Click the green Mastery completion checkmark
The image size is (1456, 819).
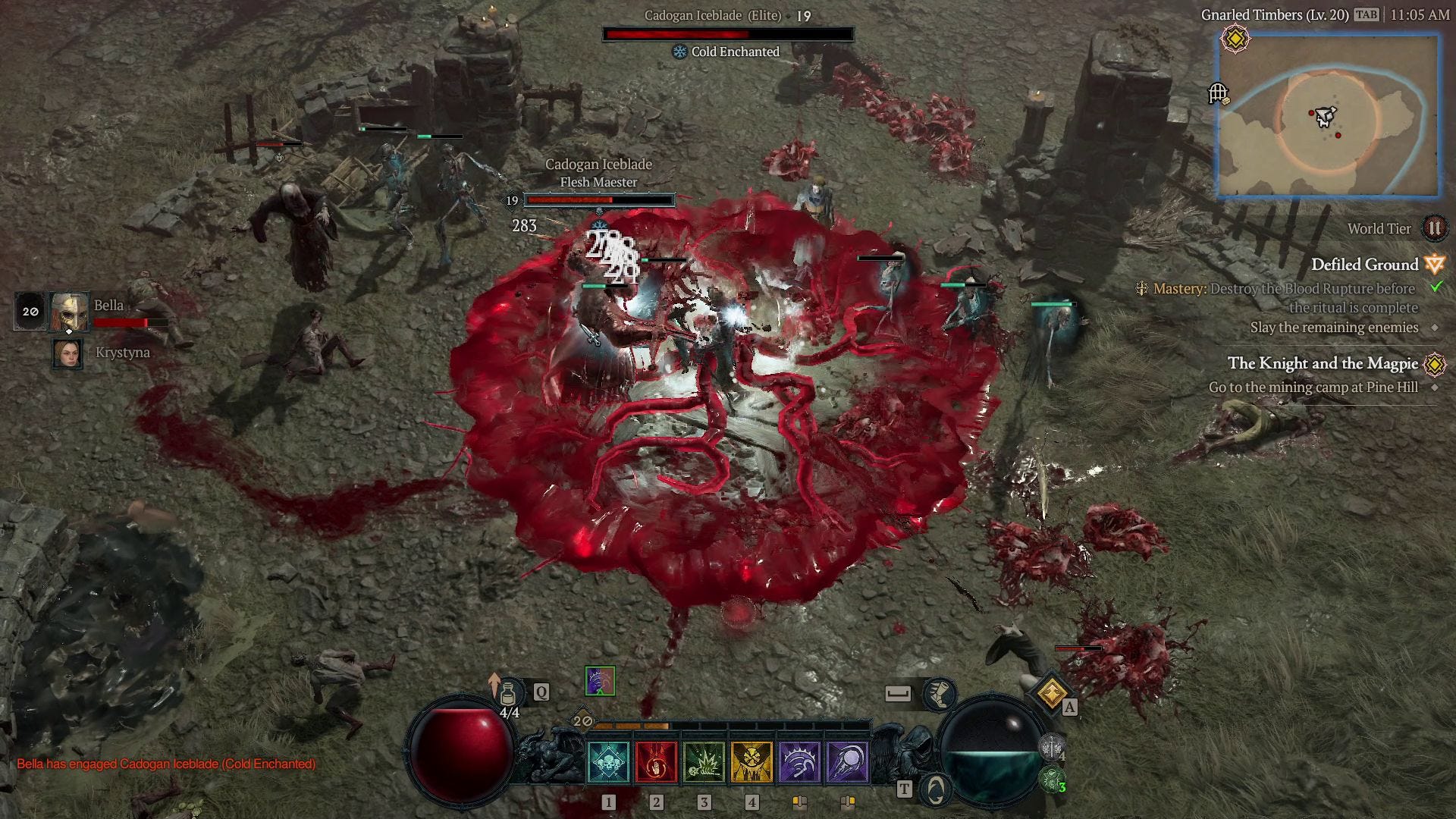tap(1436, 289)
